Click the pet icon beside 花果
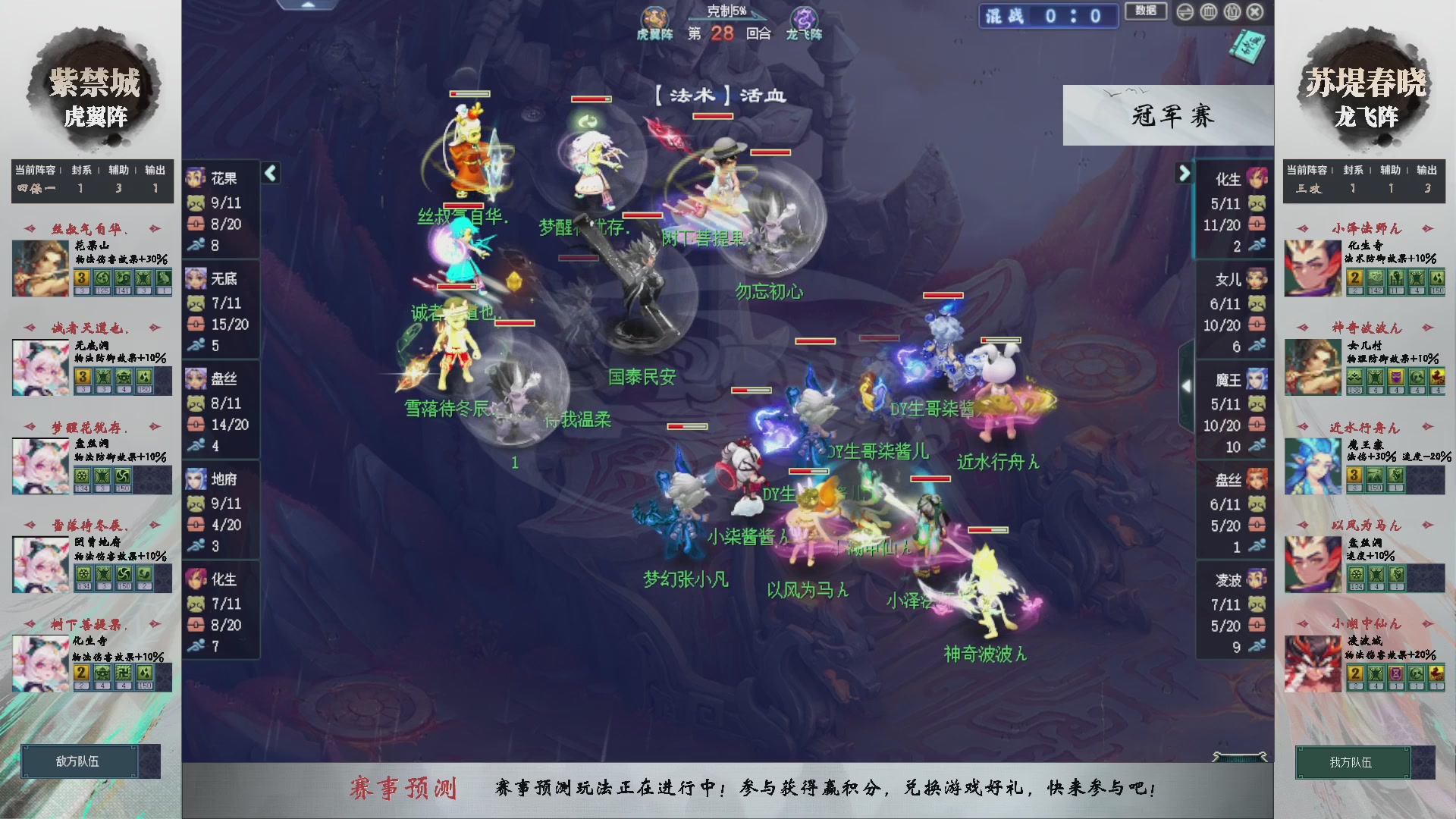The width and height of the screenshot is (1456, 819). point(196,202)
